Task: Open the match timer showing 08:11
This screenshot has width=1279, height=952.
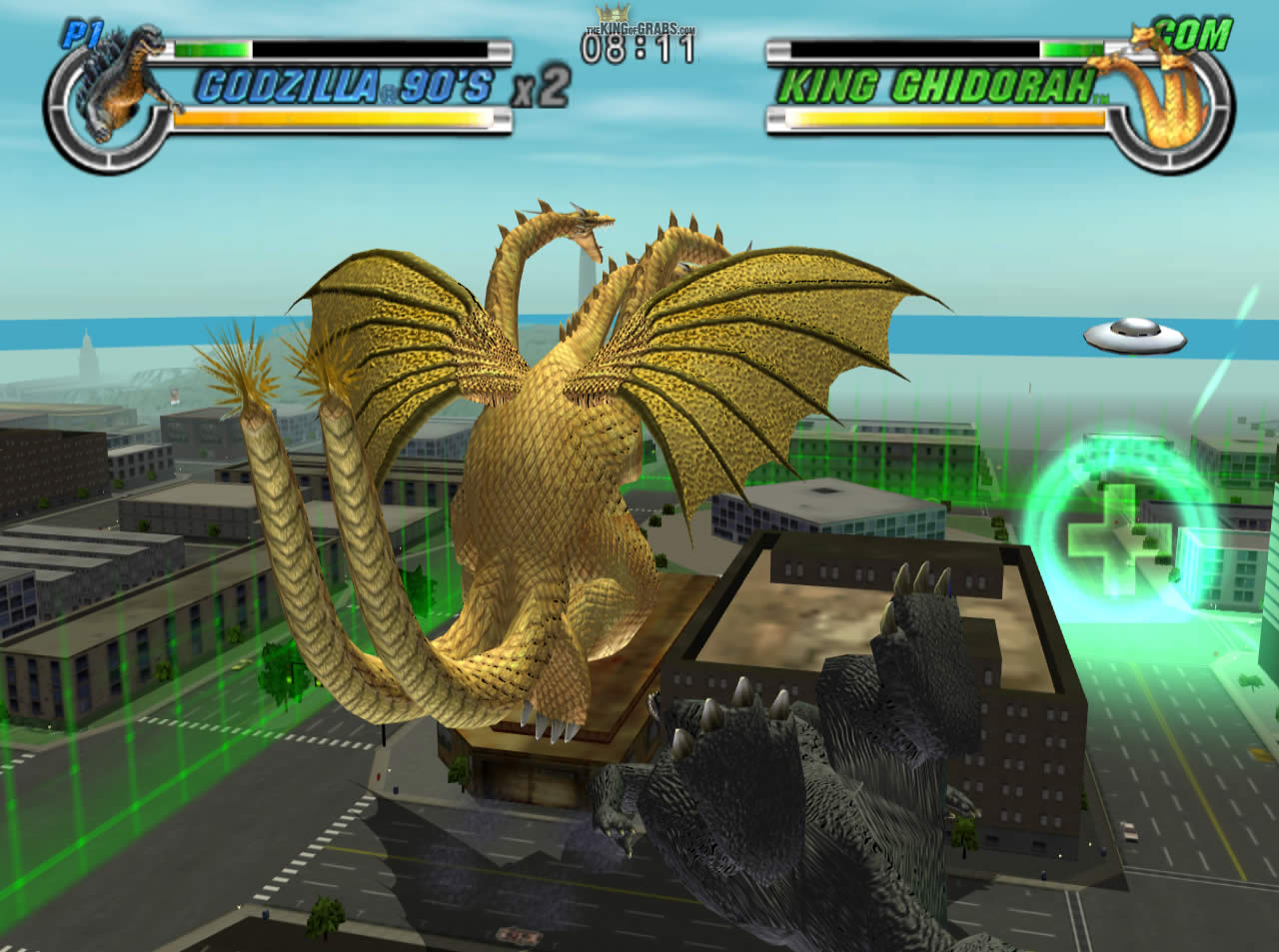Action: pyautogui.click(x=639, y=50)
